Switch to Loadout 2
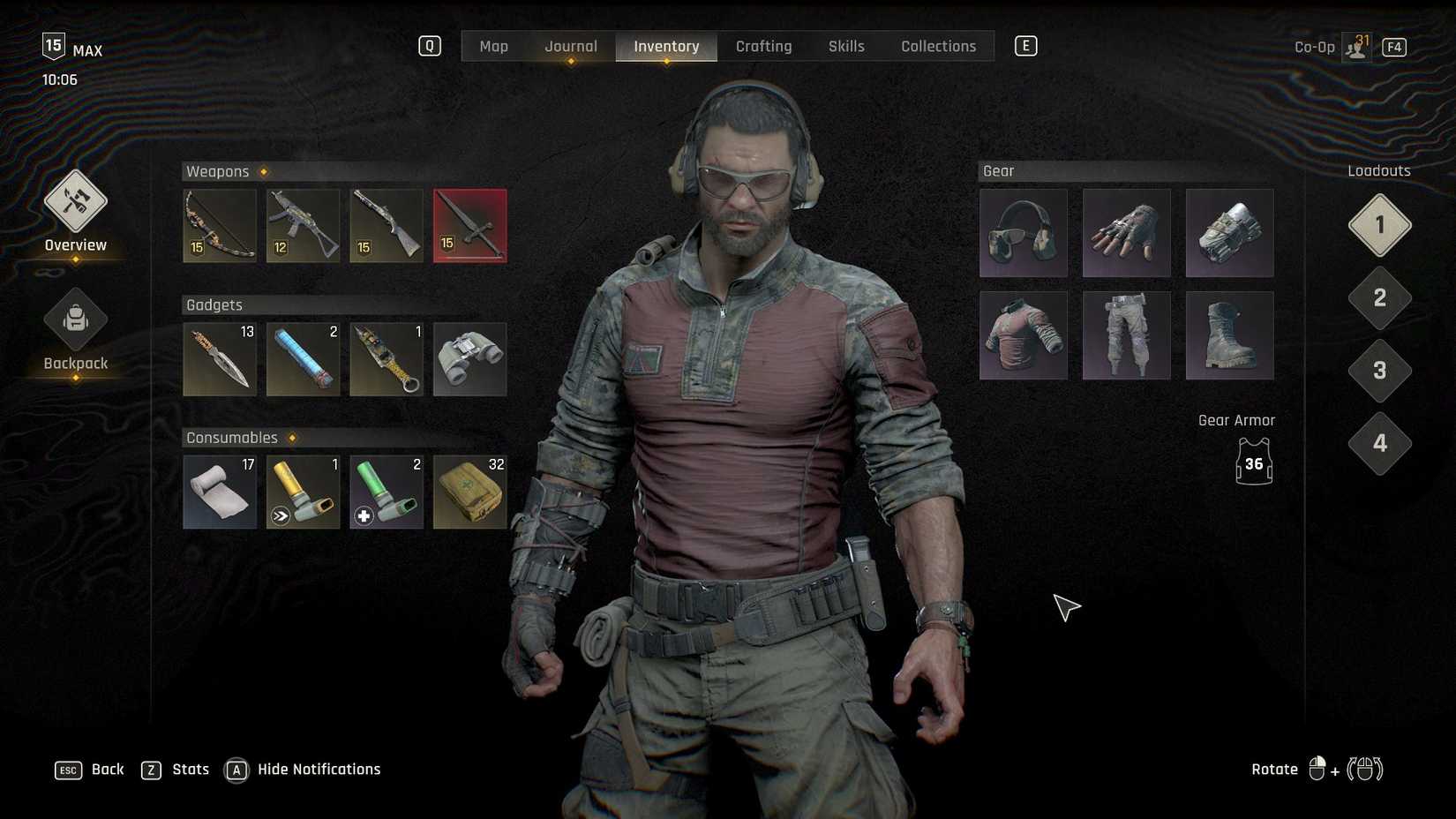 [1378, 298]
